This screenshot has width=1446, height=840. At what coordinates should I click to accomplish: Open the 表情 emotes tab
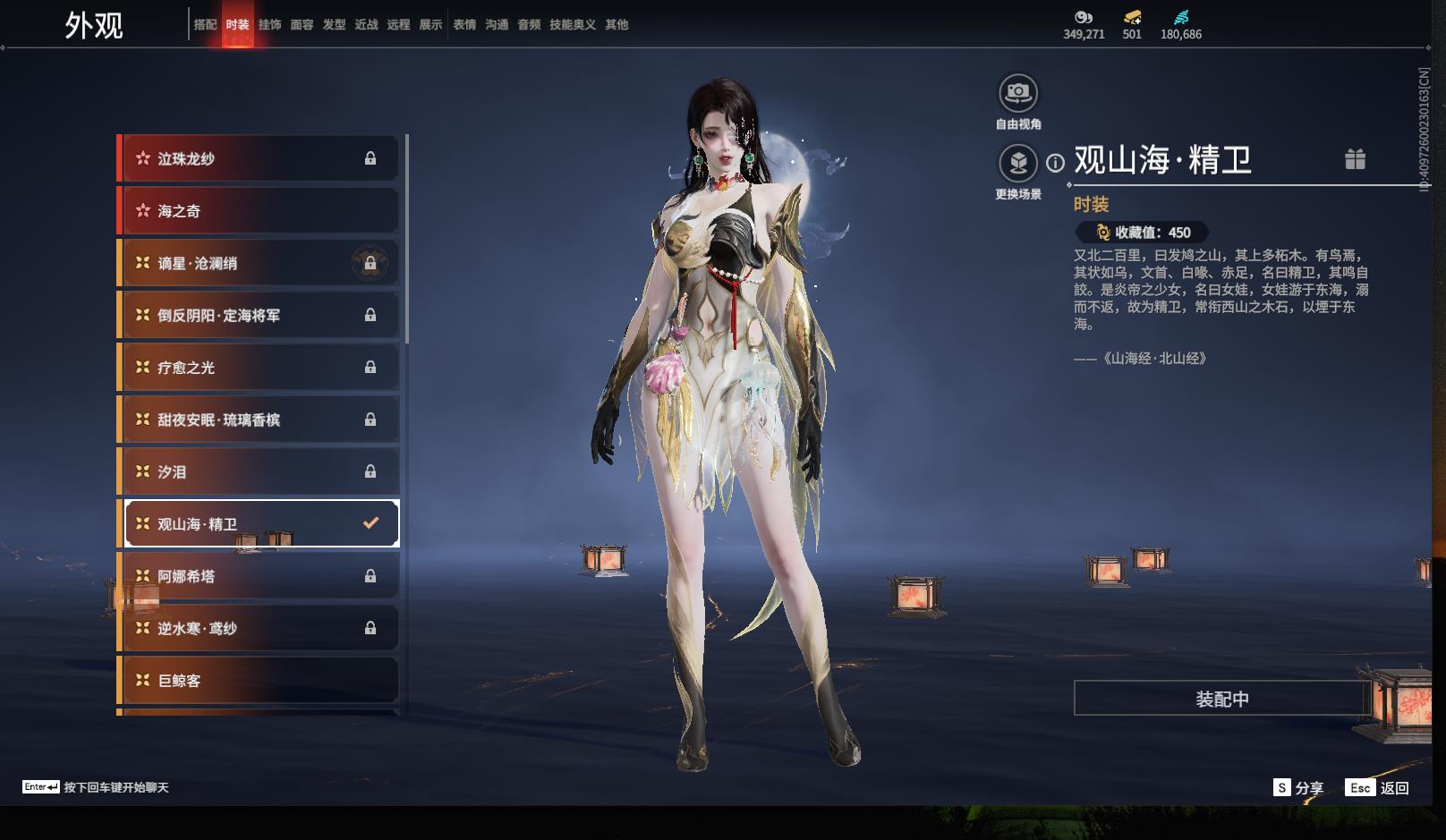[x=464, y=25]
